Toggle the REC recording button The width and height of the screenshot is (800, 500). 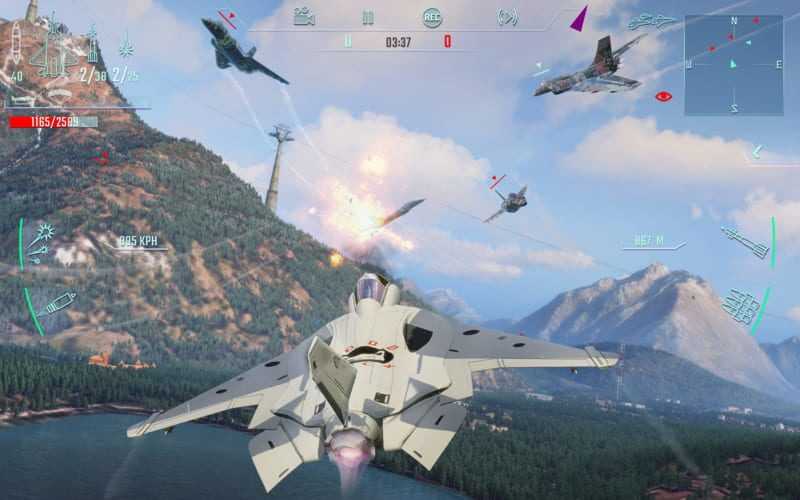(432, 17)
